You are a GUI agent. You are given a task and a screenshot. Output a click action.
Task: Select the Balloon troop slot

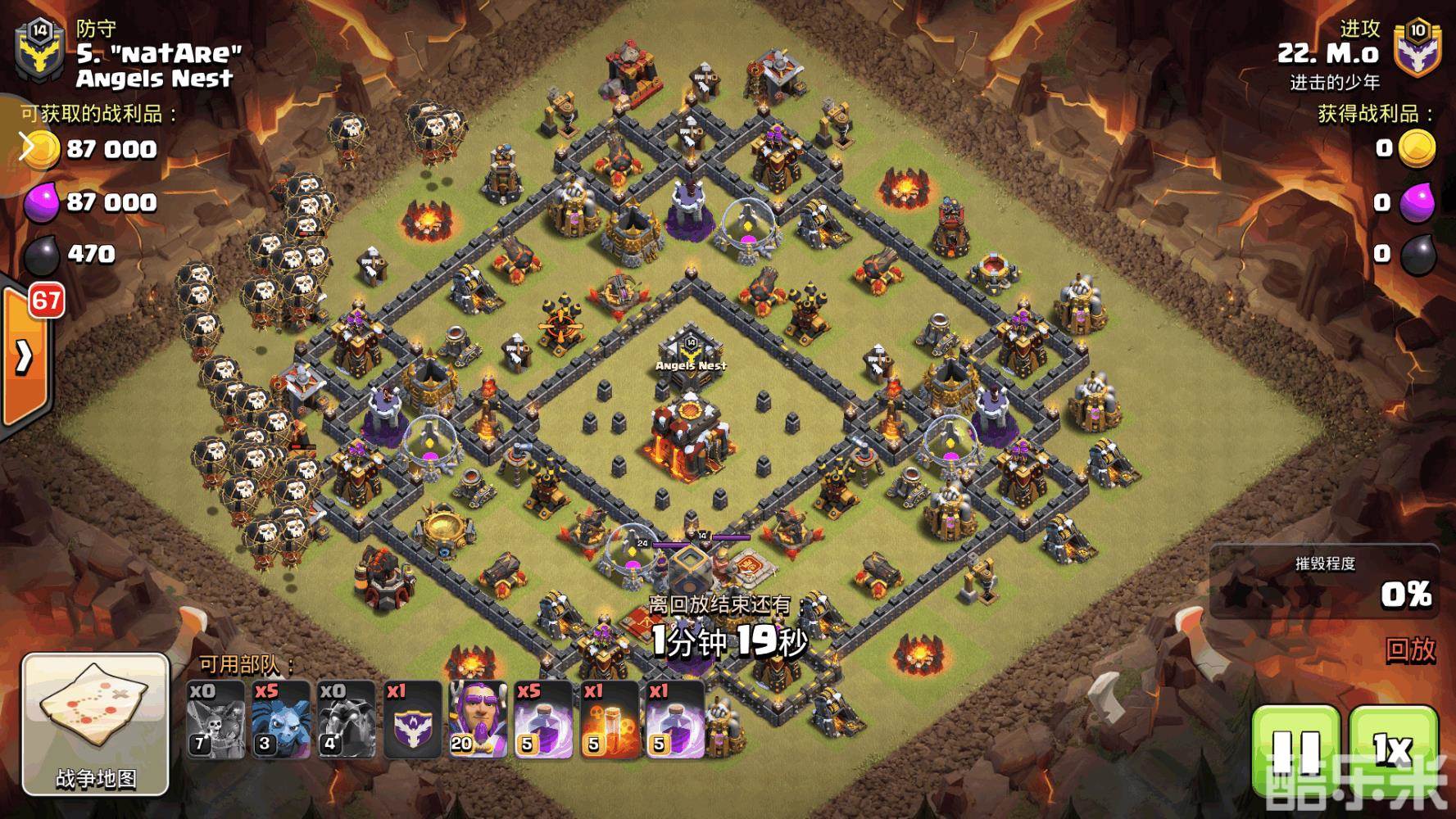tap(215, 720)
